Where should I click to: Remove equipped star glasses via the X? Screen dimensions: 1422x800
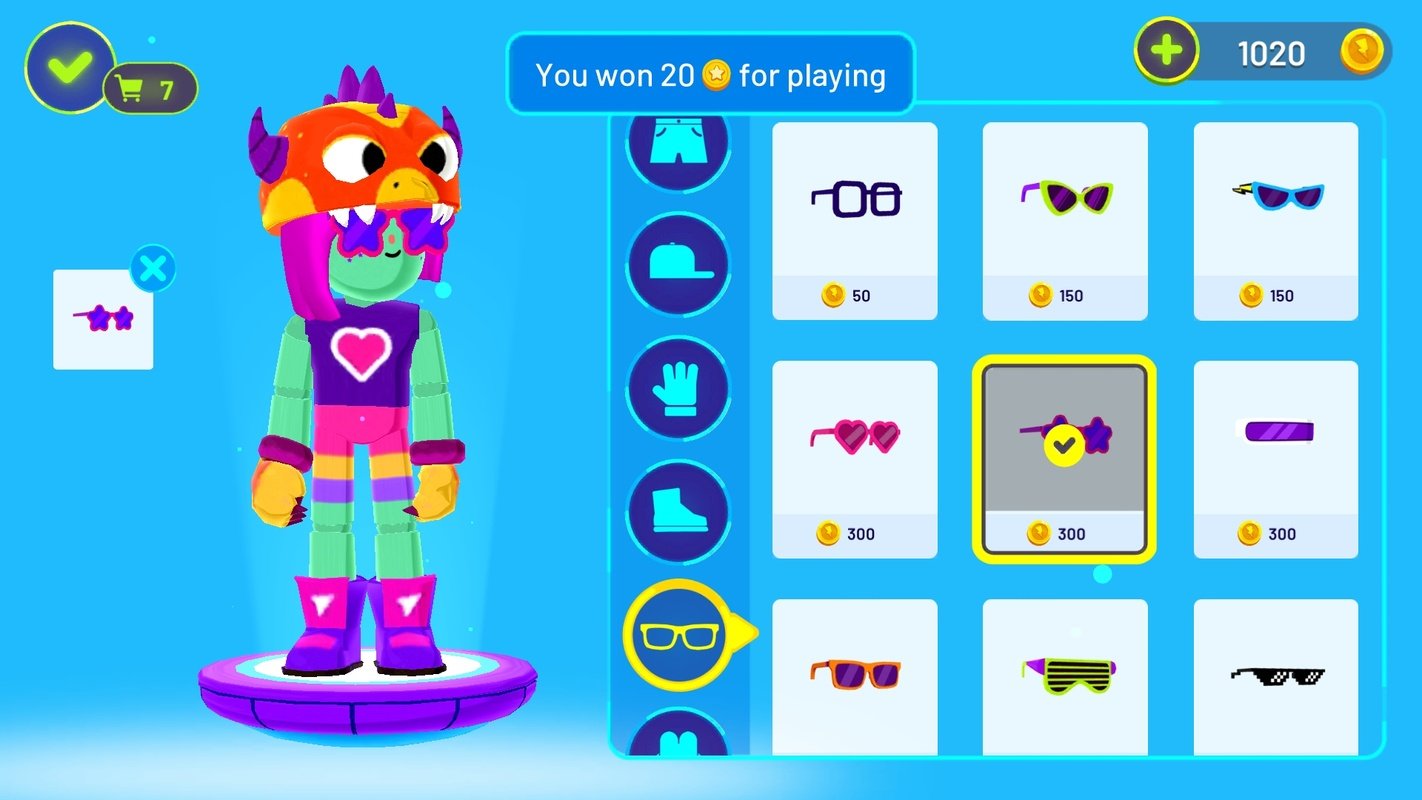[x=153, y=267]
